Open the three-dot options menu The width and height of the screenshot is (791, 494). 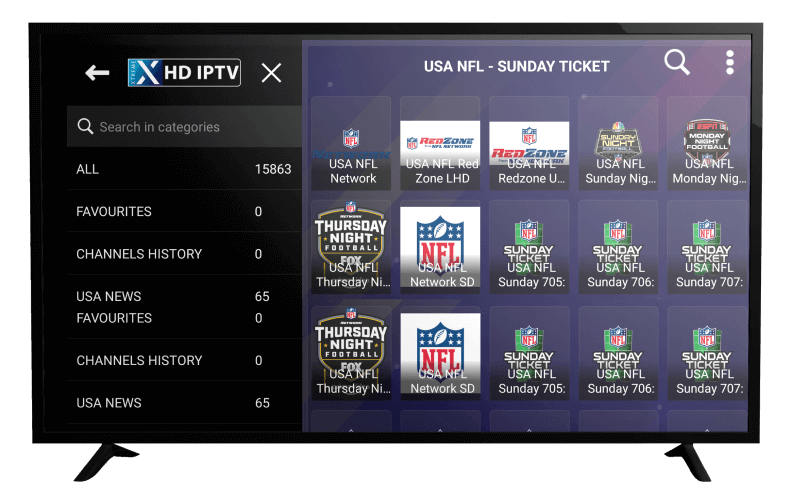pos(730,63)
